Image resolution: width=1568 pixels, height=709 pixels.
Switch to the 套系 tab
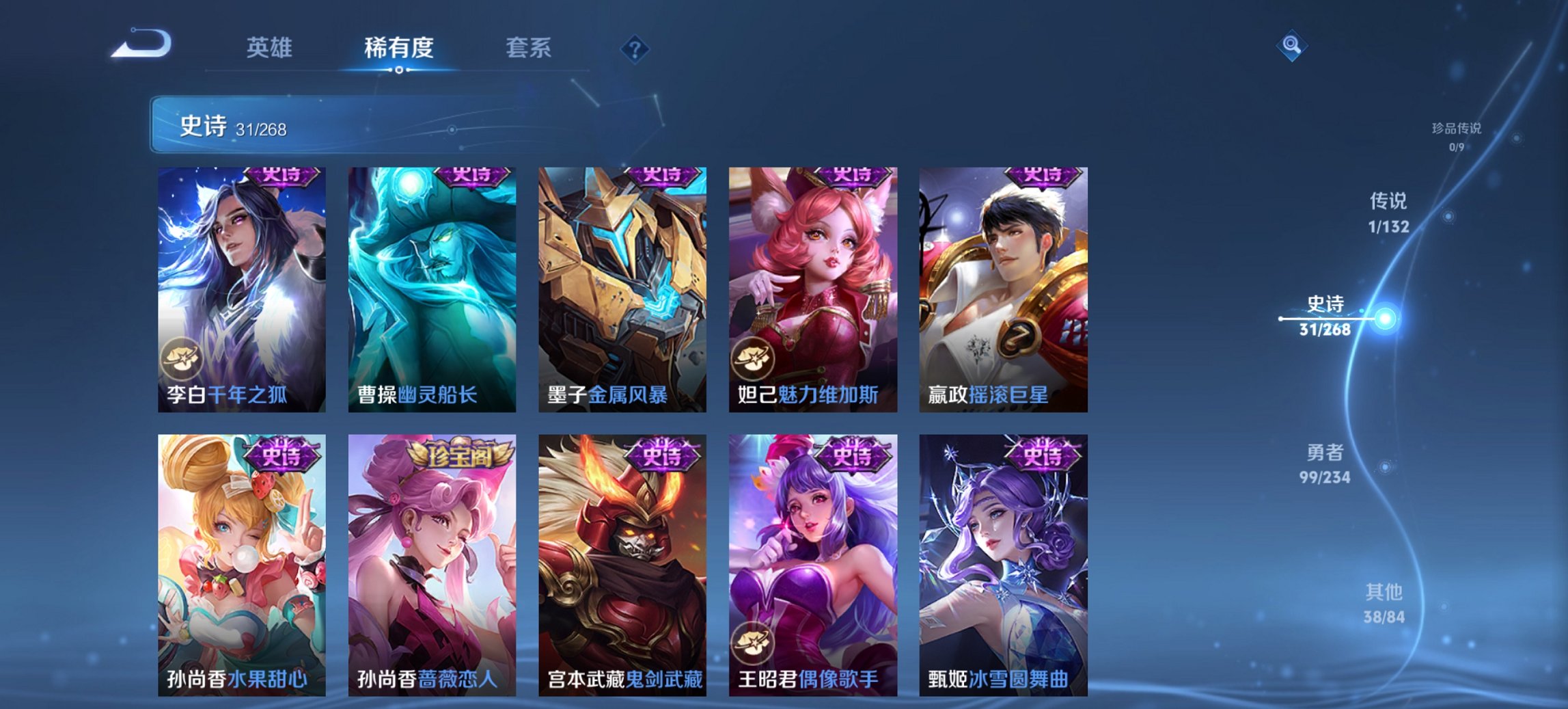coord(529,48)
